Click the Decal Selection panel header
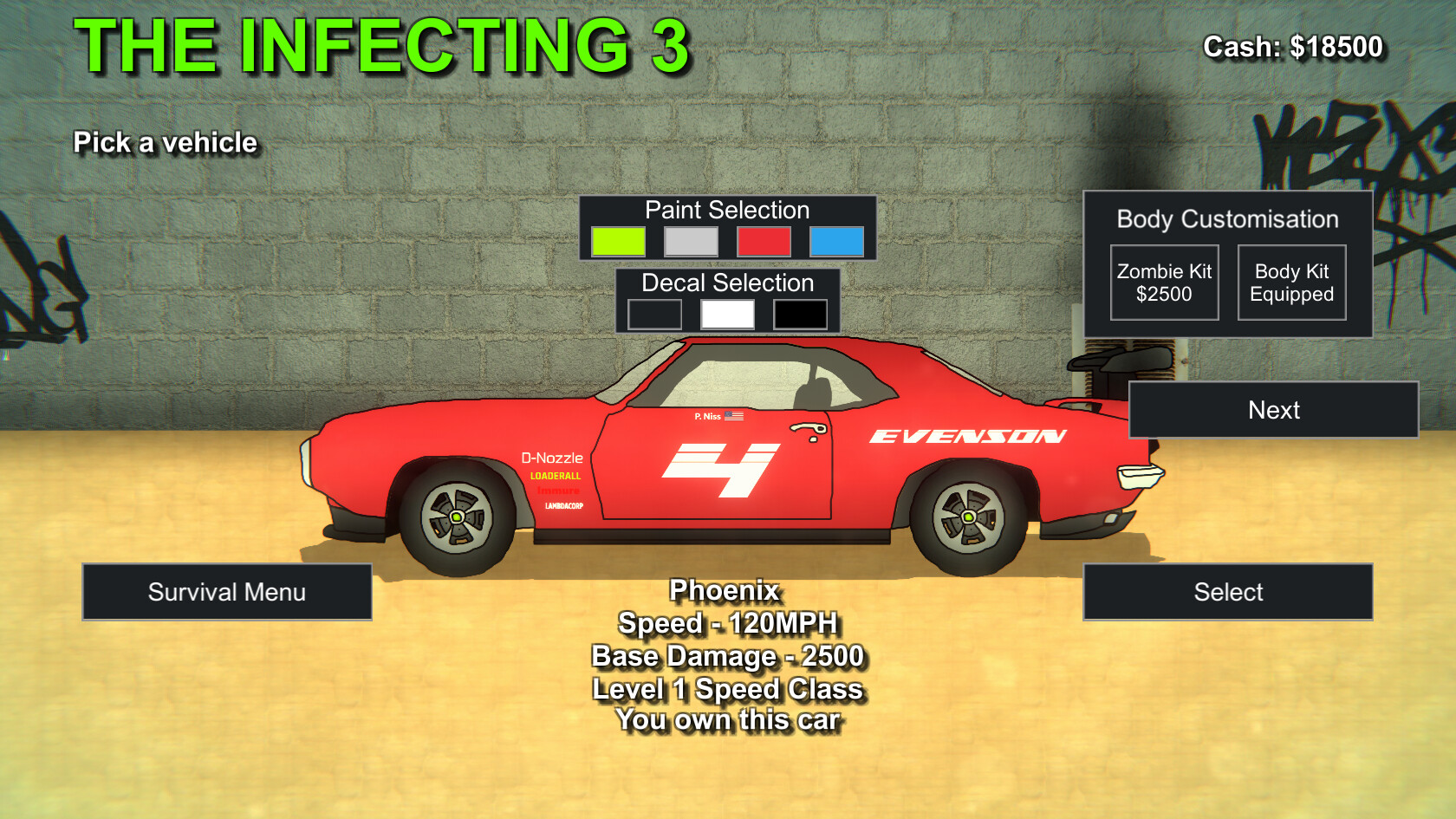Viewport: 1456px width, 819px height. [x=727, y=283]
